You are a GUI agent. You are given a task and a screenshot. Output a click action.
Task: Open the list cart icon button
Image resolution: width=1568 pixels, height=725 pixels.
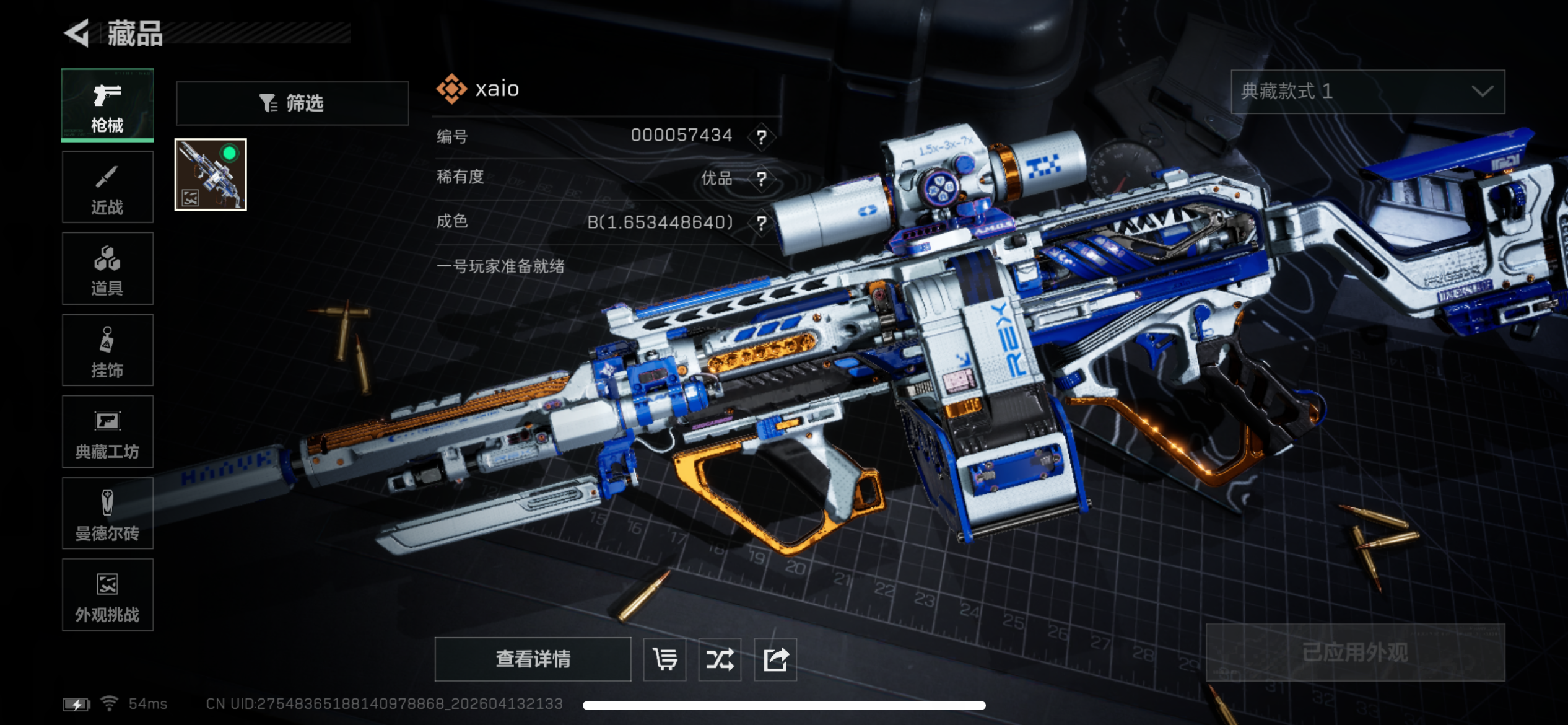[664, 659]
